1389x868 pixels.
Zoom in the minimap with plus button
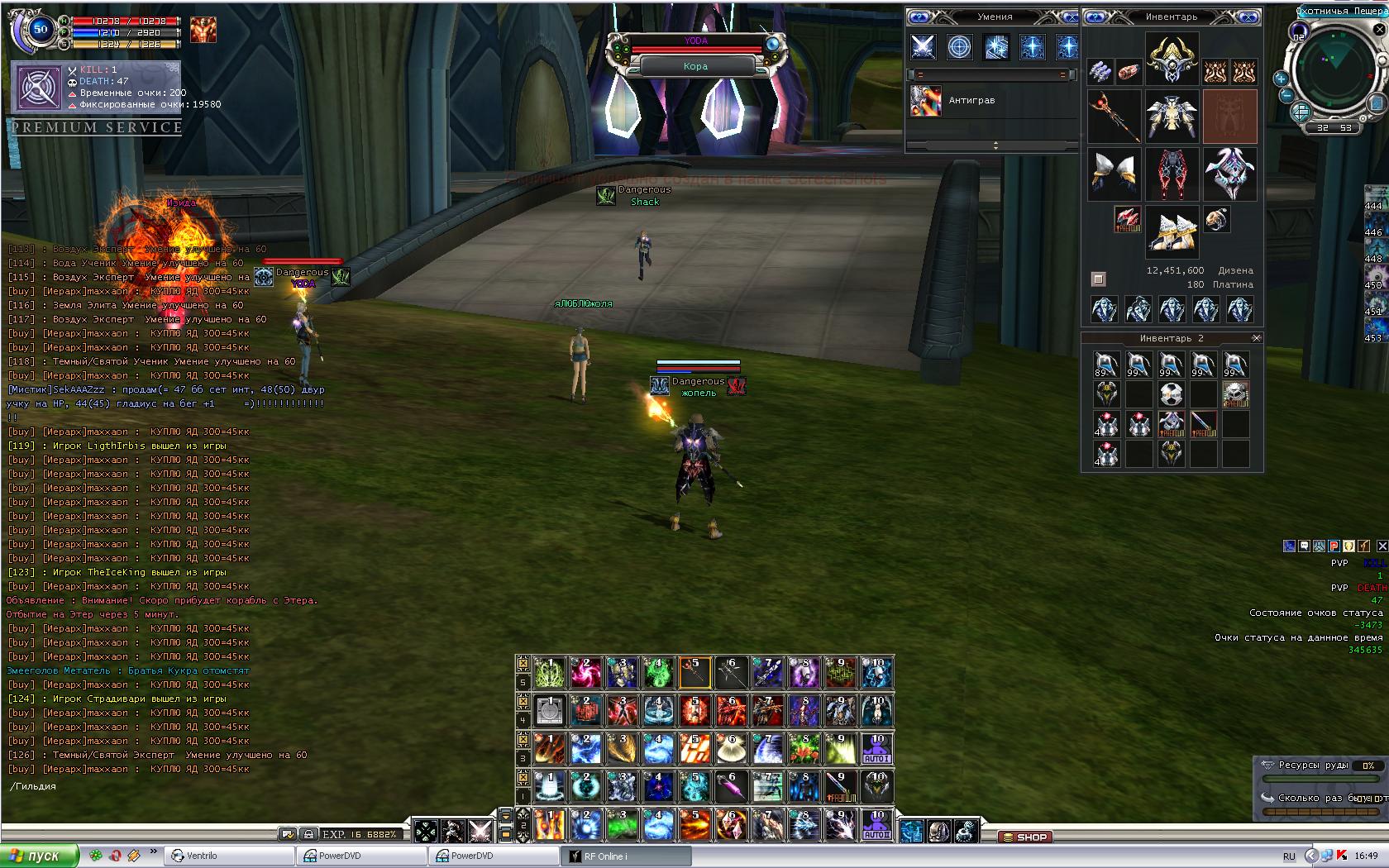pyautogui.click(x=1281, y=79)
